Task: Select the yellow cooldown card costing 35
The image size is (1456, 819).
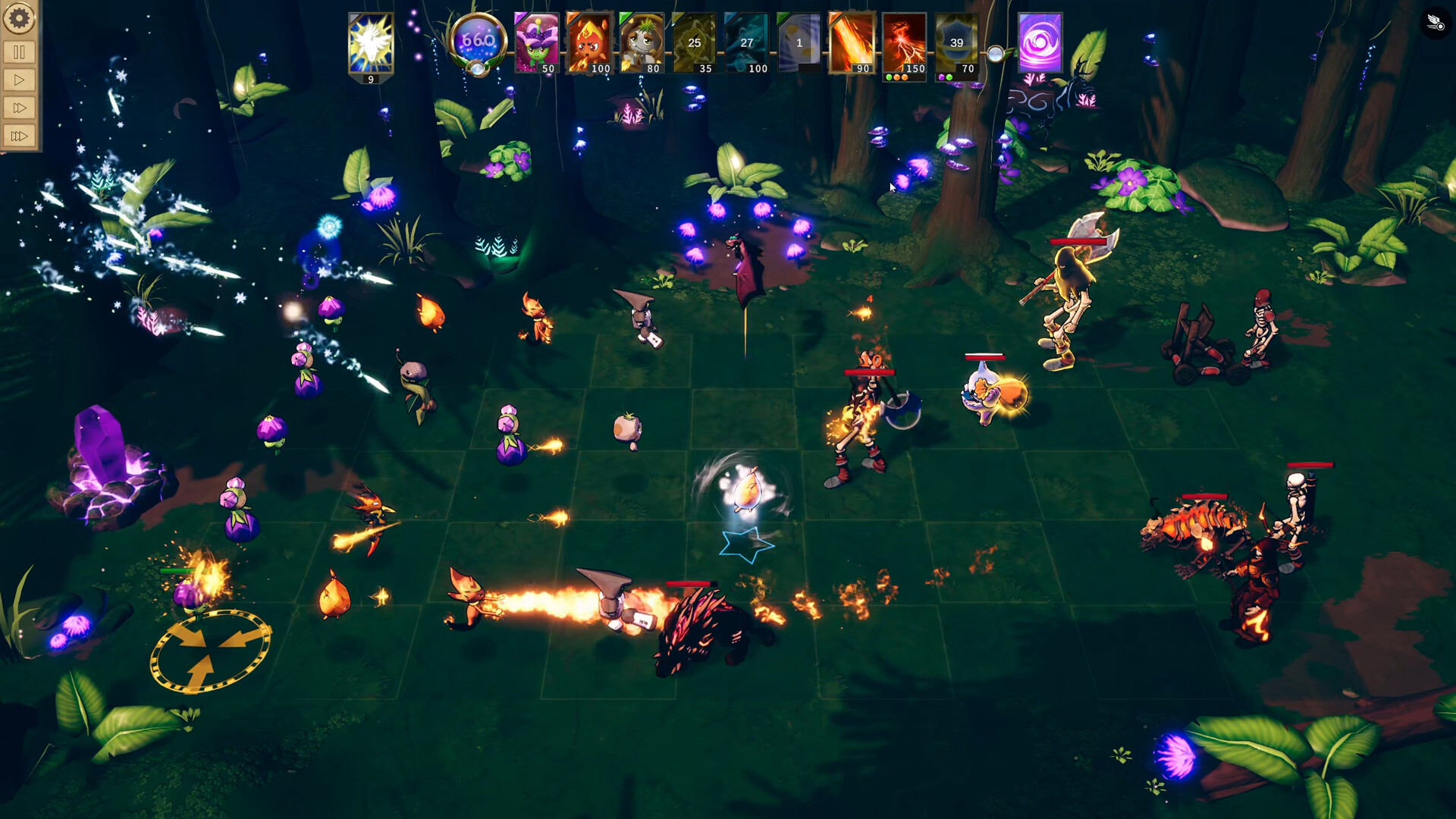Action: point(695,43)
